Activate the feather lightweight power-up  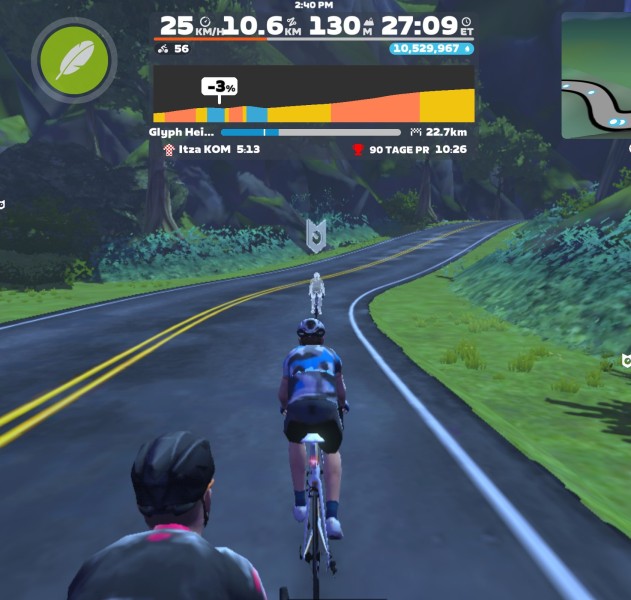pyautogui.click(x=74, y=60)
